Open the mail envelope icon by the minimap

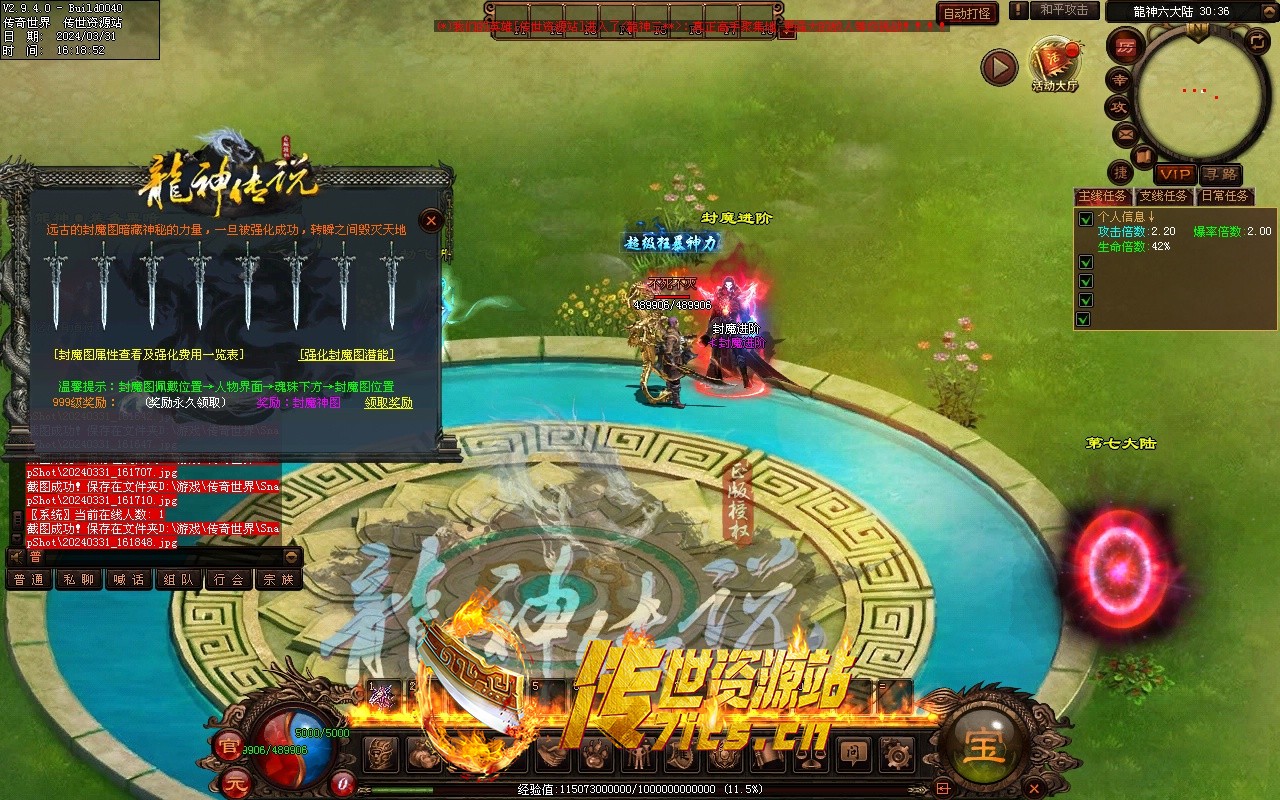tap(1125, 134)
